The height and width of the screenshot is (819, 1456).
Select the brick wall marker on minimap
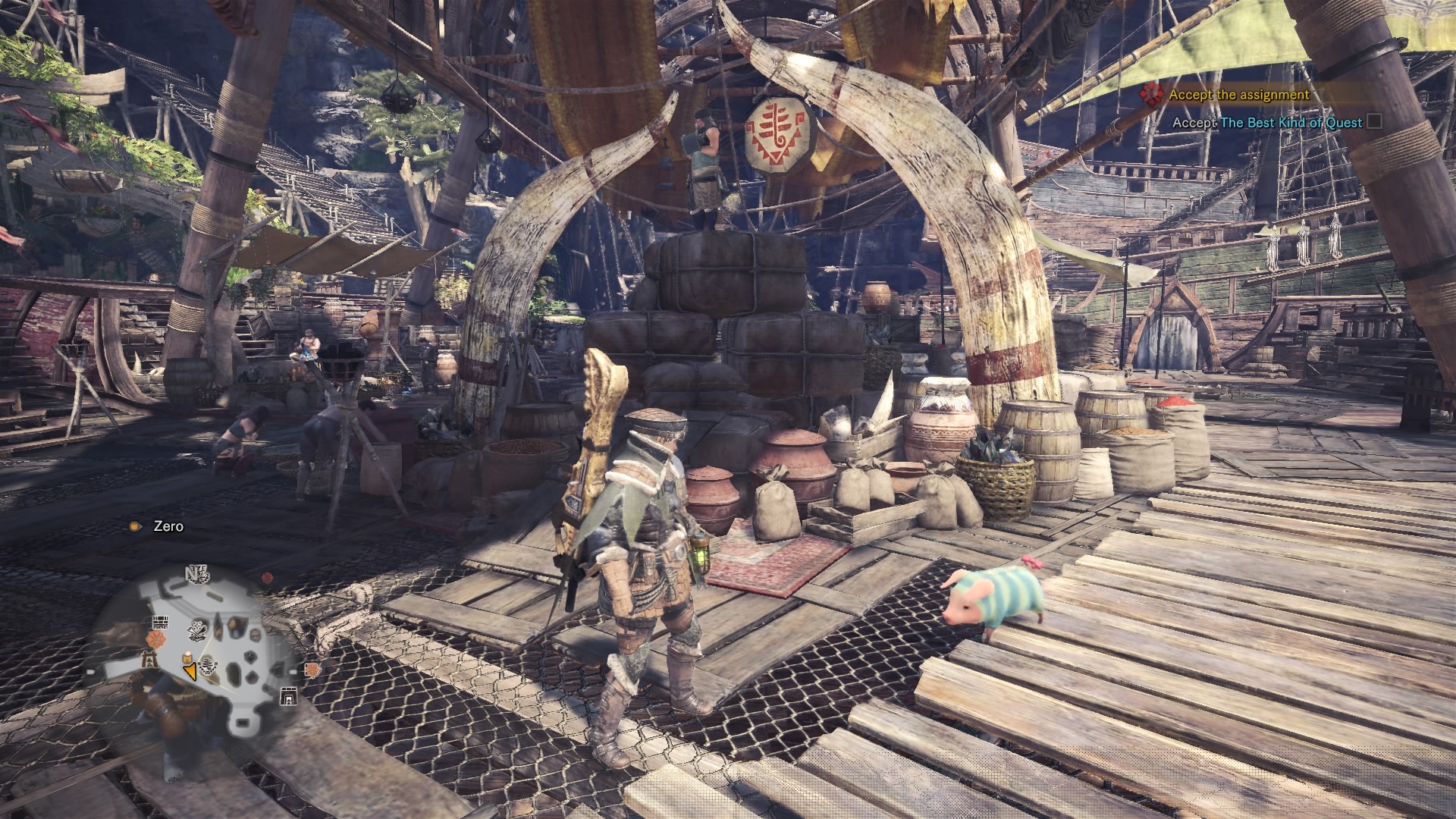coord(159,623)
